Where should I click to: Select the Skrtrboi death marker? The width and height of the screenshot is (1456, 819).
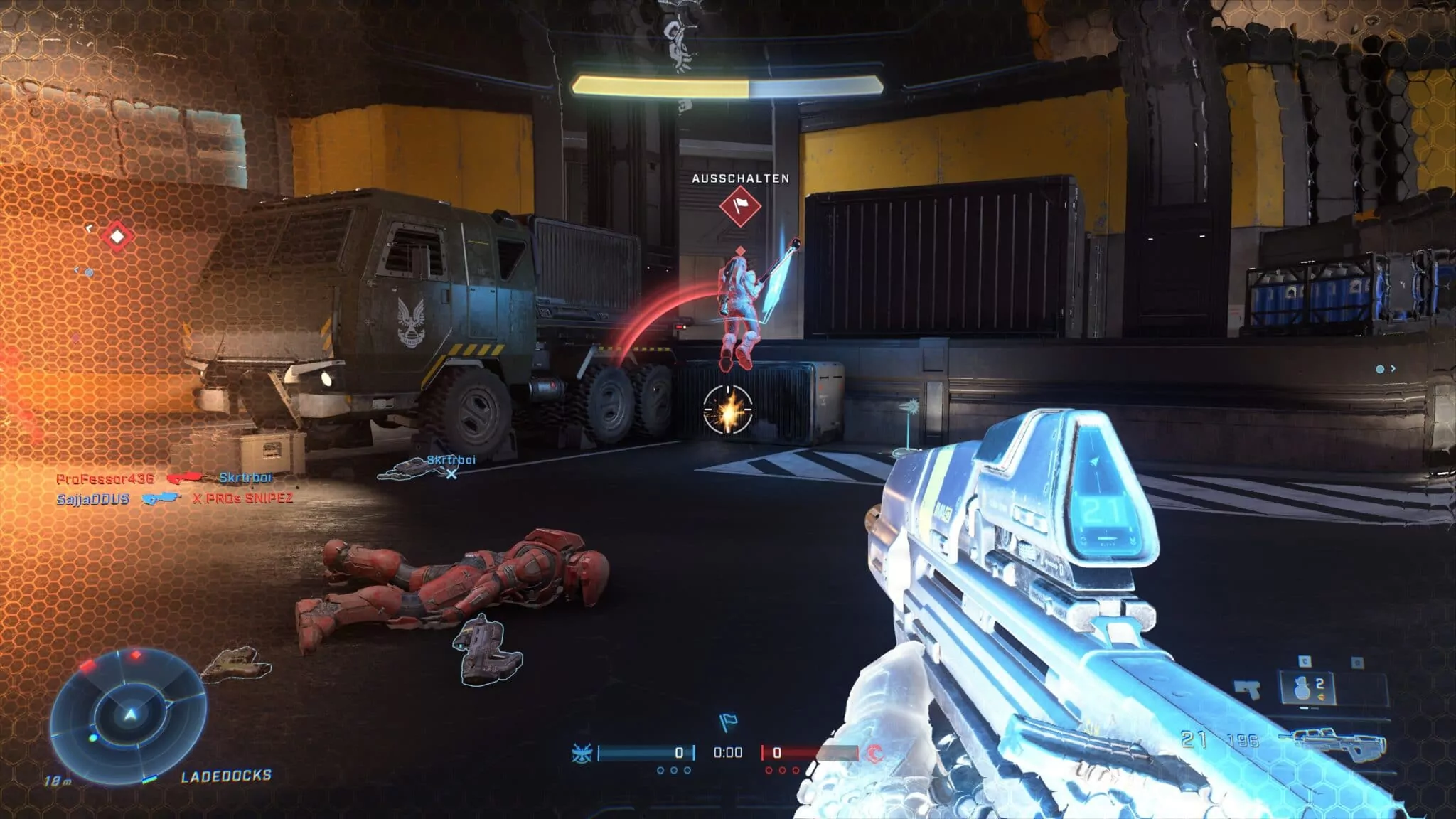(x=451, y=473)
